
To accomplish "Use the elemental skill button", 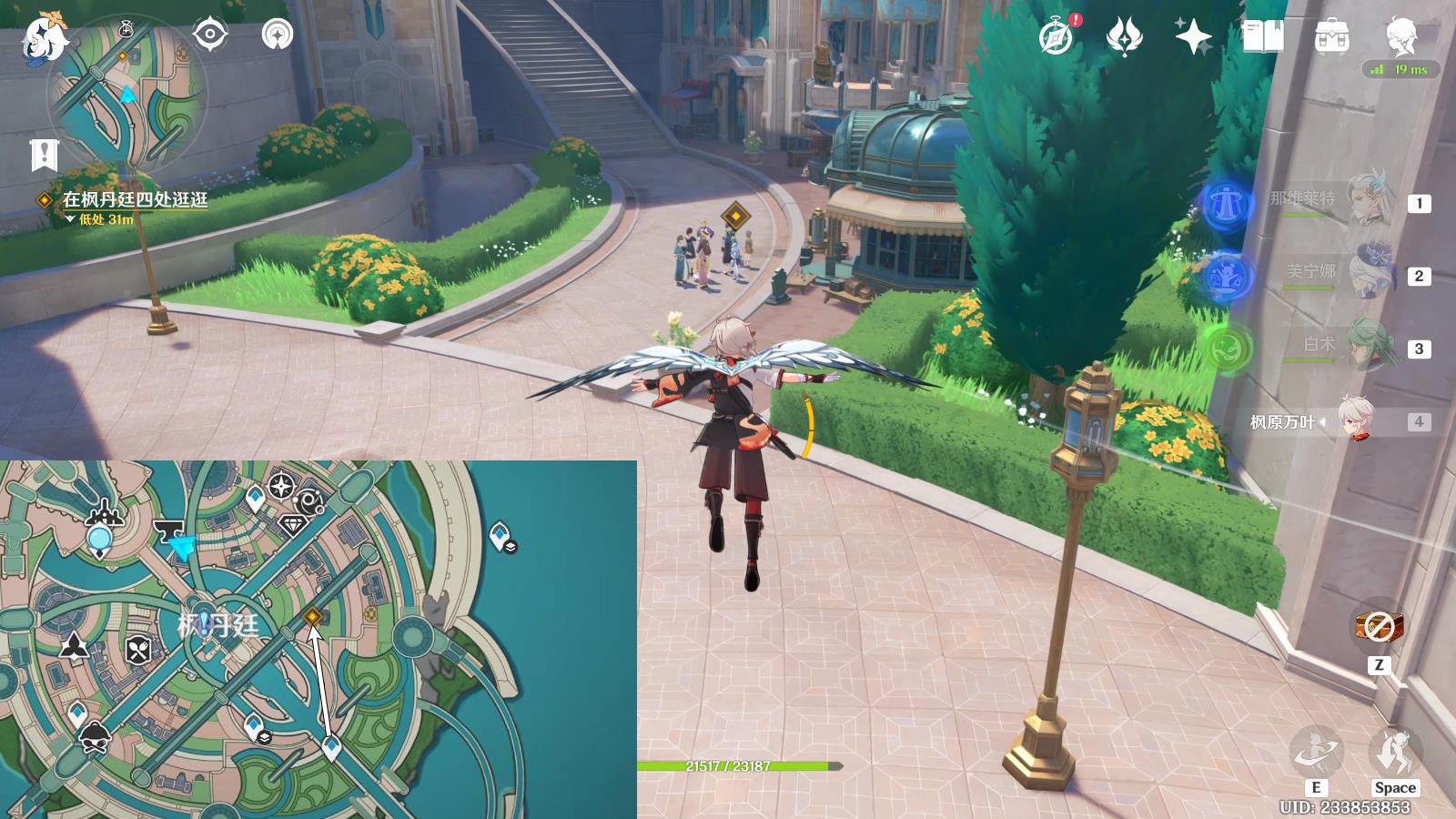I will pyautogui.click(x=1315, y=753).
